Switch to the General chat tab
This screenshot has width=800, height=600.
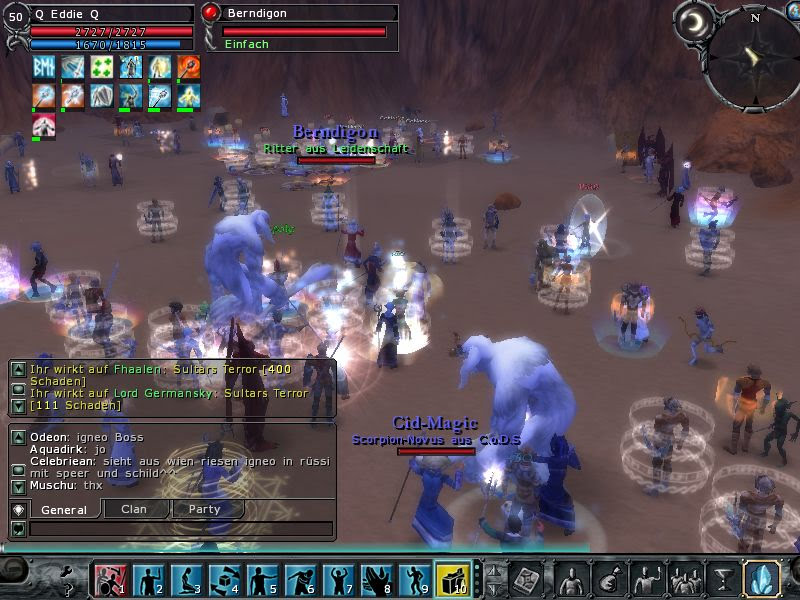click(x=64, y=509)
